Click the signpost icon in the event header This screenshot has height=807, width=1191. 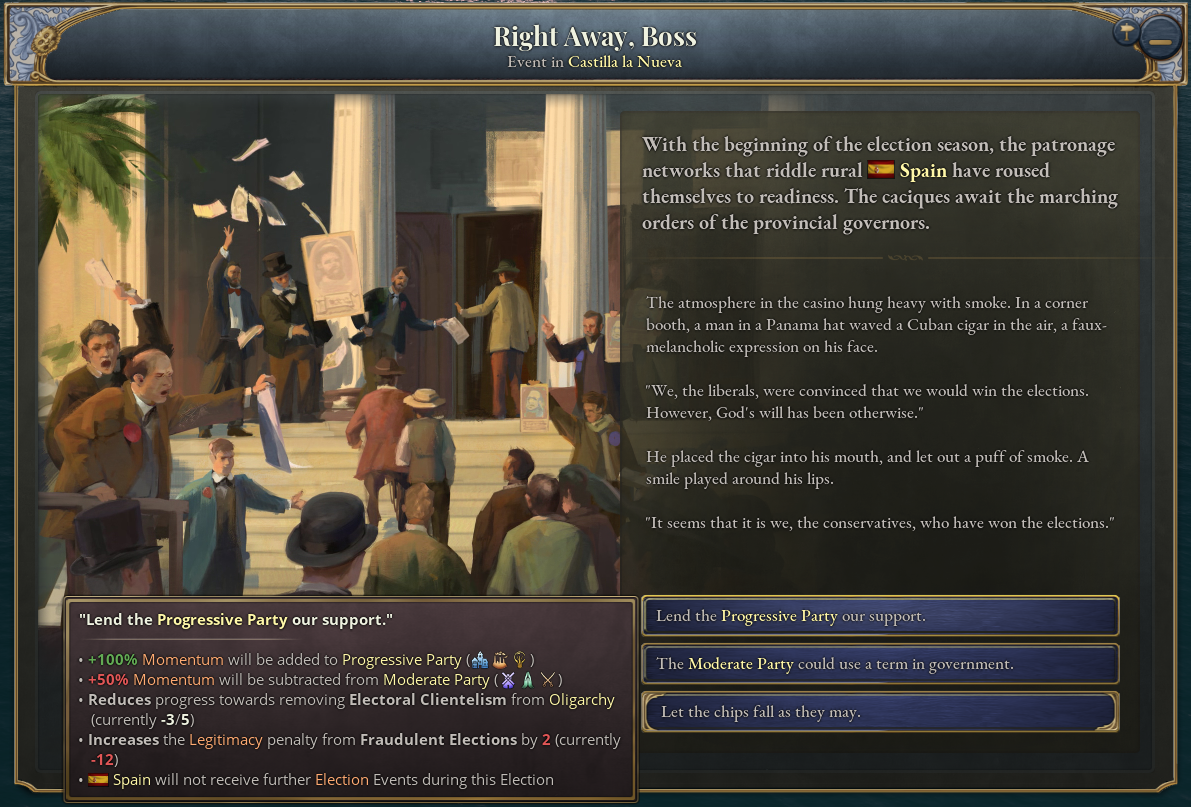1127,32
